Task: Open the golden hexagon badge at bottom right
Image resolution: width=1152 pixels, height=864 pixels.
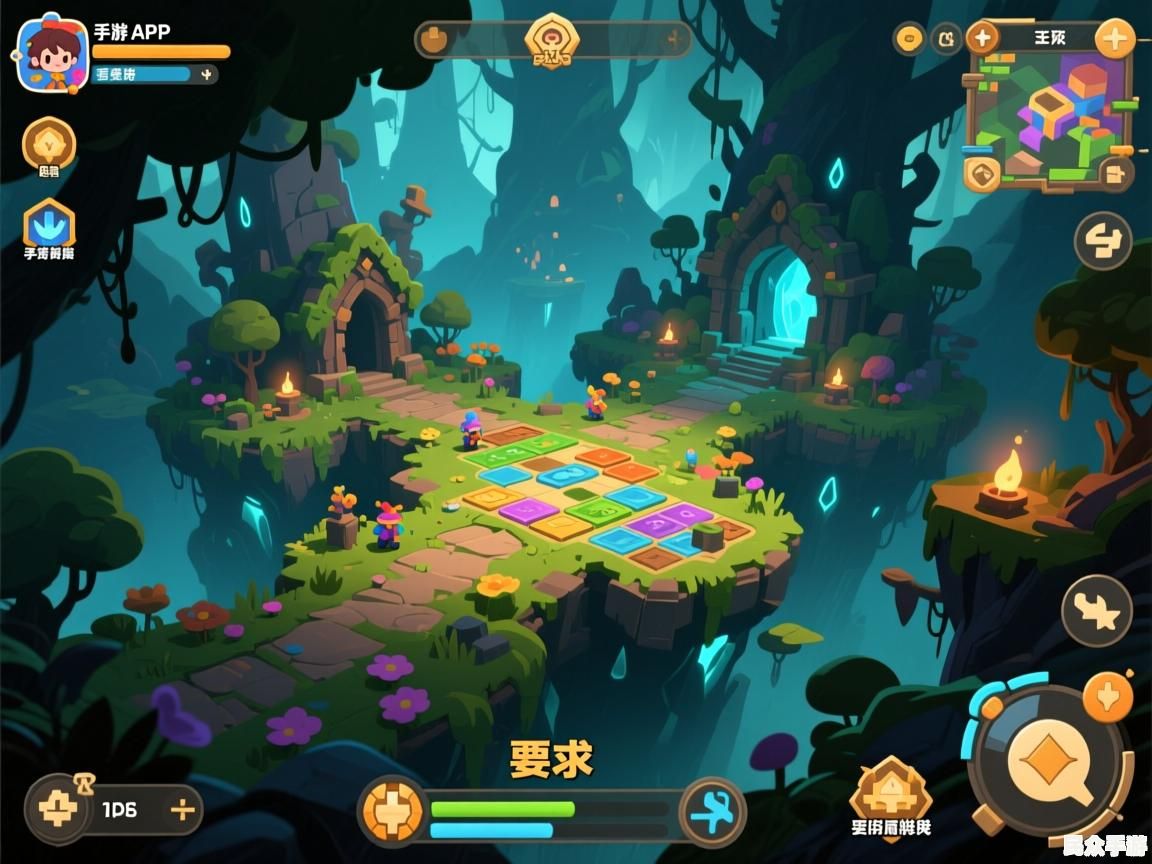Action: [890, 795]
